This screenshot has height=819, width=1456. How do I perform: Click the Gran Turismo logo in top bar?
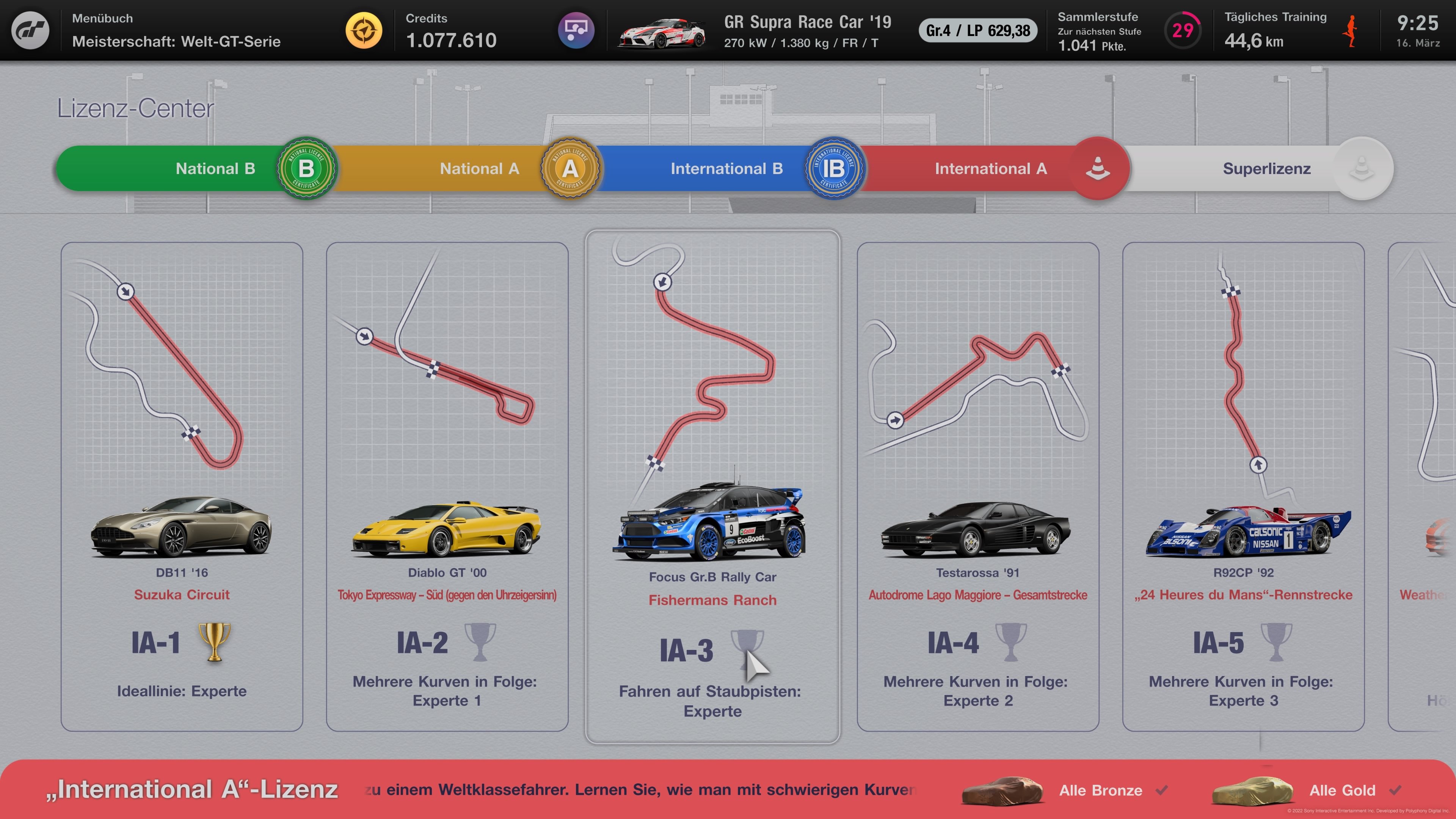31,30
